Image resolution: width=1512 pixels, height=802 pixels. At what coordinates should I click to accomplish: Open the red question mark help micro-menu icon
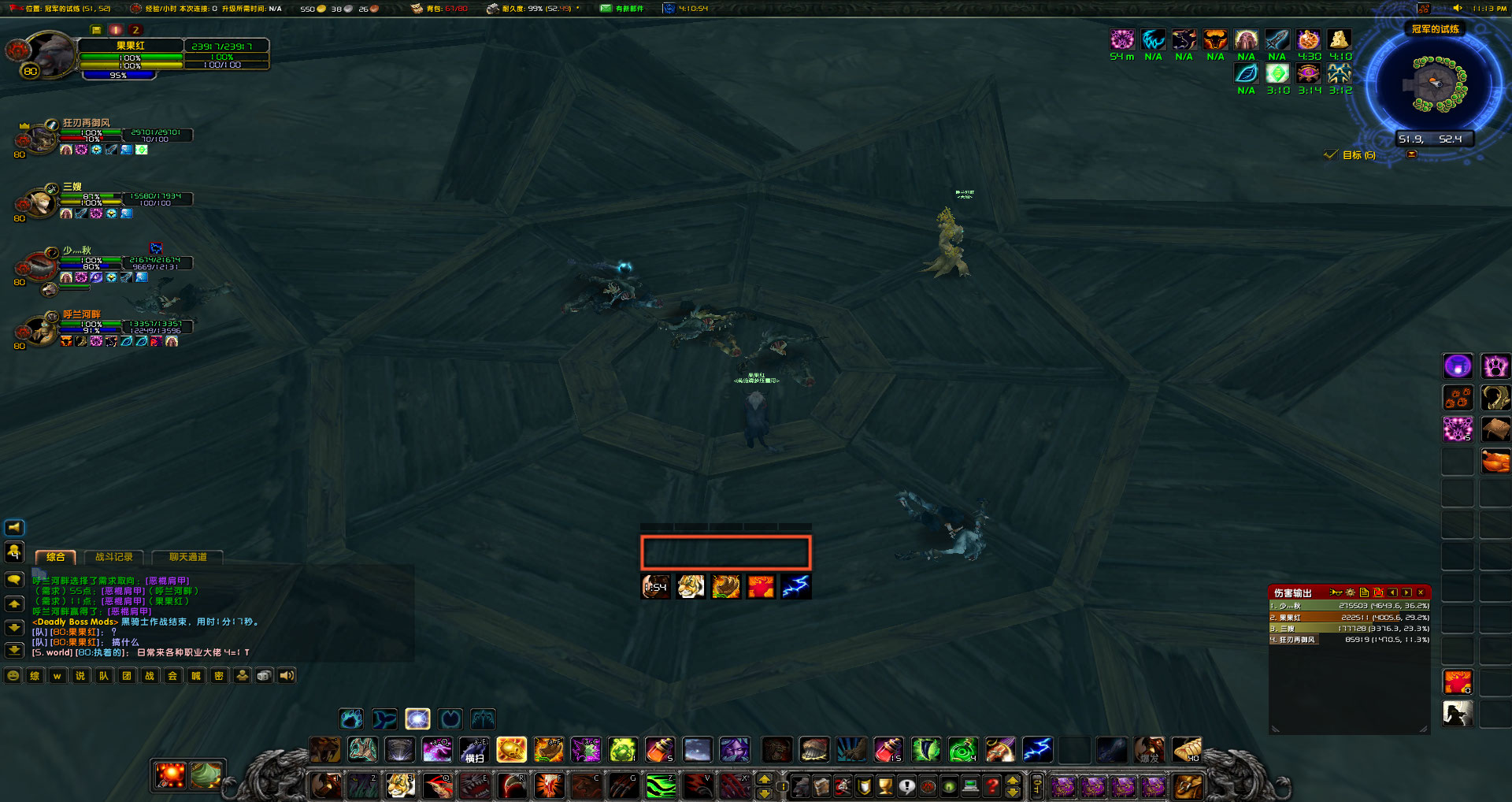pos(991,786)
